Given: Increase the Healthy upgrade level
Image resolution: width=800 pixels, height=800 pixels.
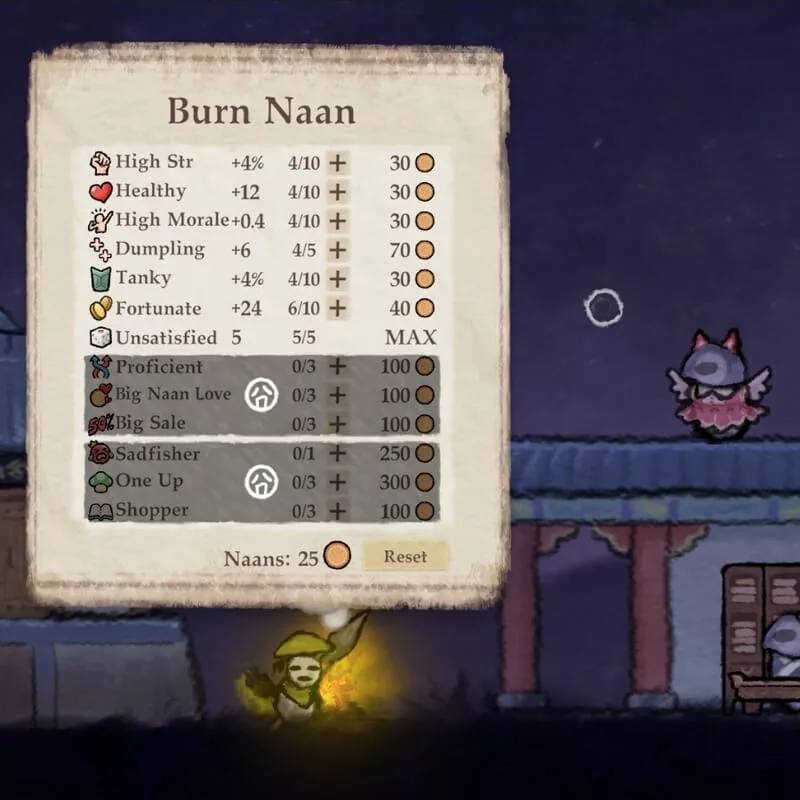Looking at the screenshot, I should [338, 192].
